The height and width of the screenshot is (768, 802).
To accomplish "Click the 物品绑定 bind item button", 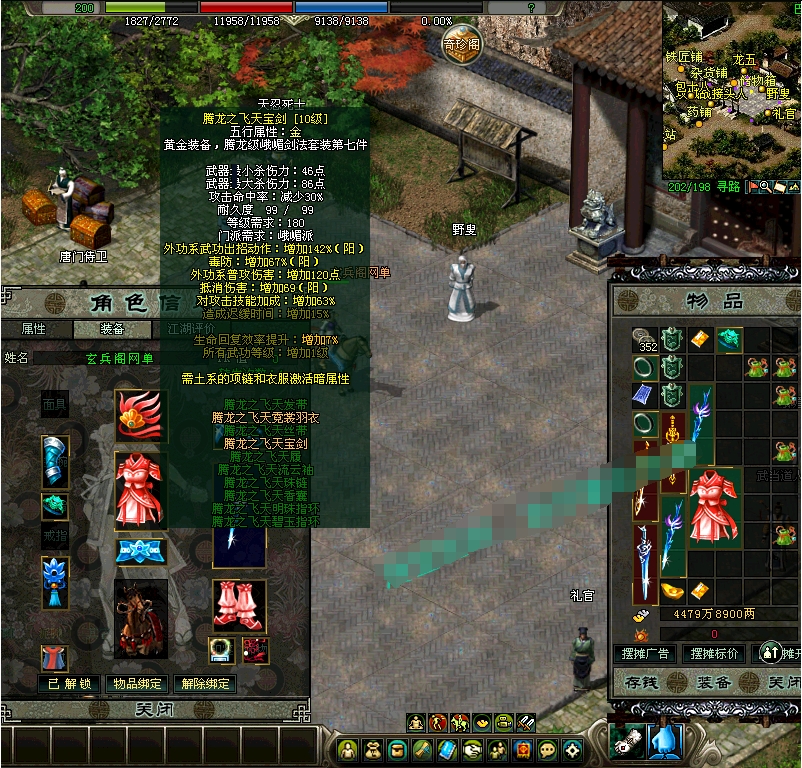I will click(x=137, y=684).
